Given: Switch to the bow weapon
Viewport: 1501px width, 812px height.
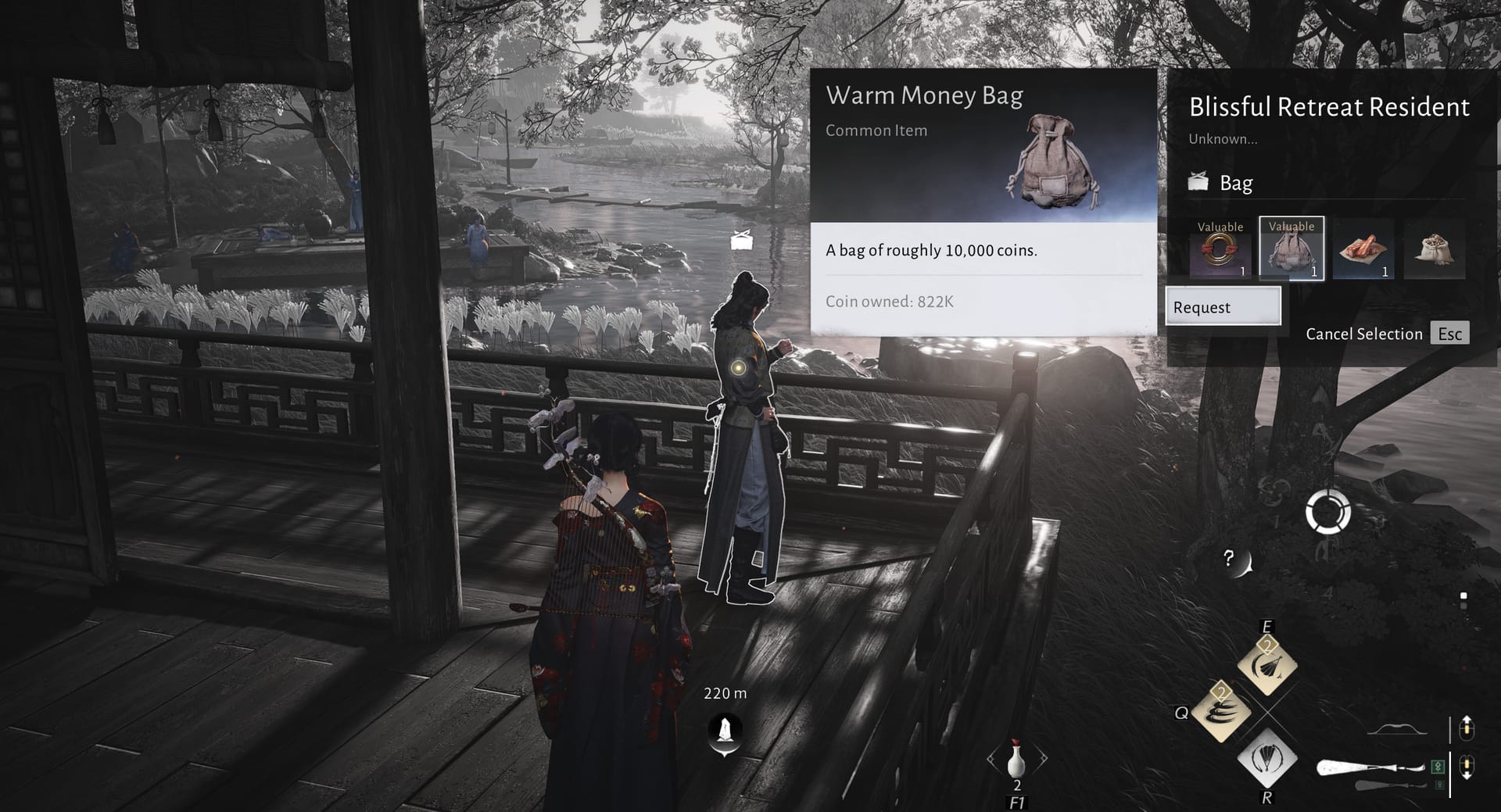Looking at the screenshot, I should point(1397,730).
